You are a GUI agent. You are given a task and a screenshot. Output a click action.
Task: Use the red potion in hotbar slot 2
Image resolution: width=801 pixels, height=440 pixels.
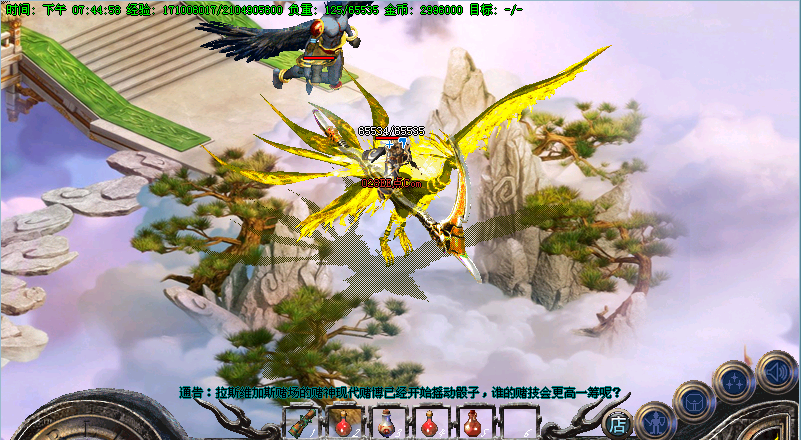tap(342, 422)
